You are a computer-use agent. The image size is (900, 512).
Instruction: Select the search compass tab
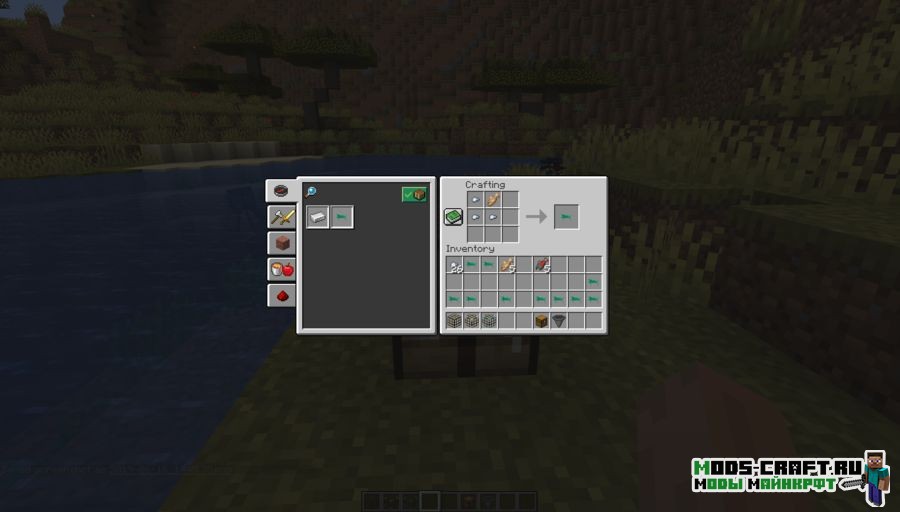[281, 190]
